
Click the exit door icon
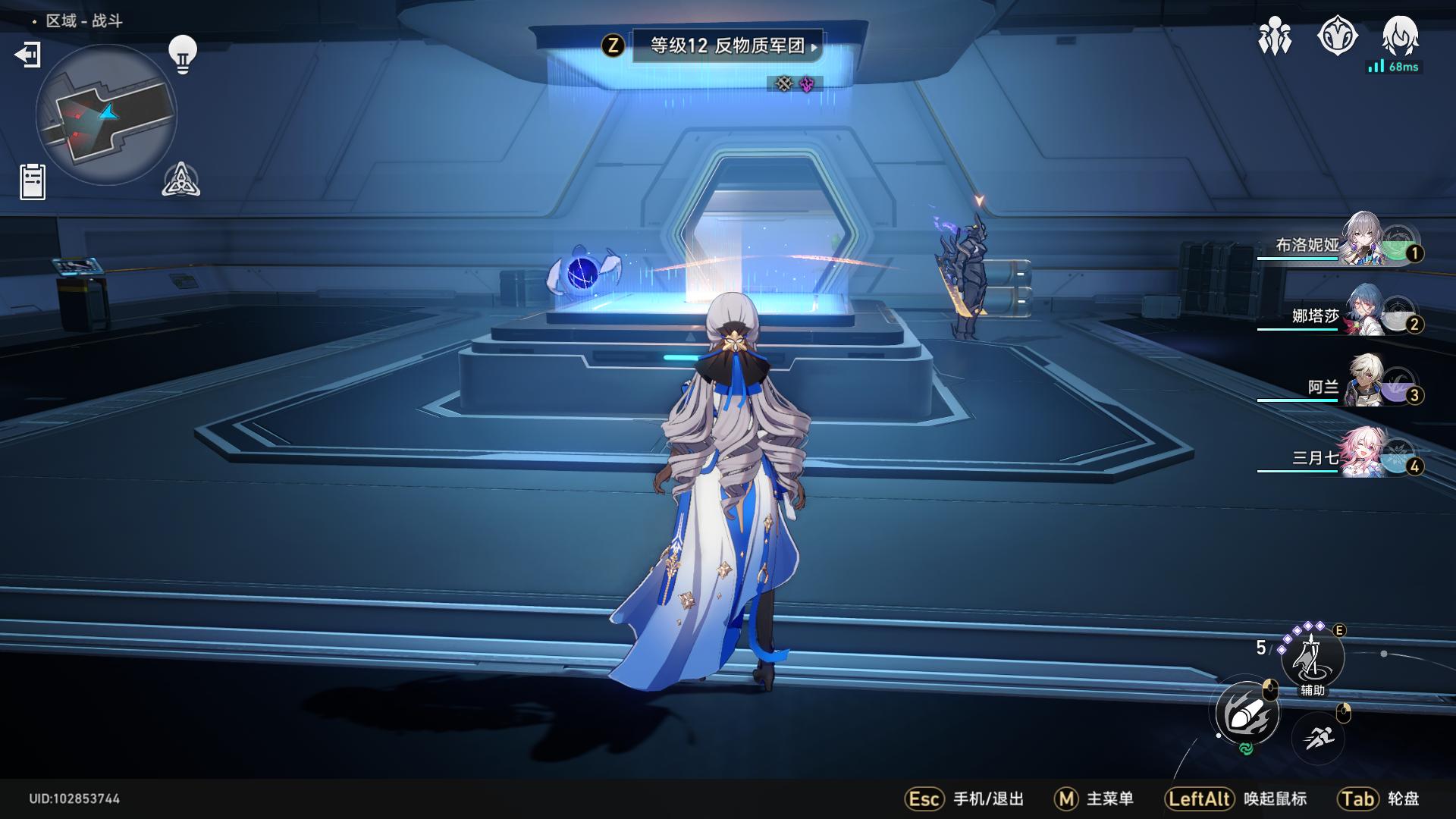28,55
